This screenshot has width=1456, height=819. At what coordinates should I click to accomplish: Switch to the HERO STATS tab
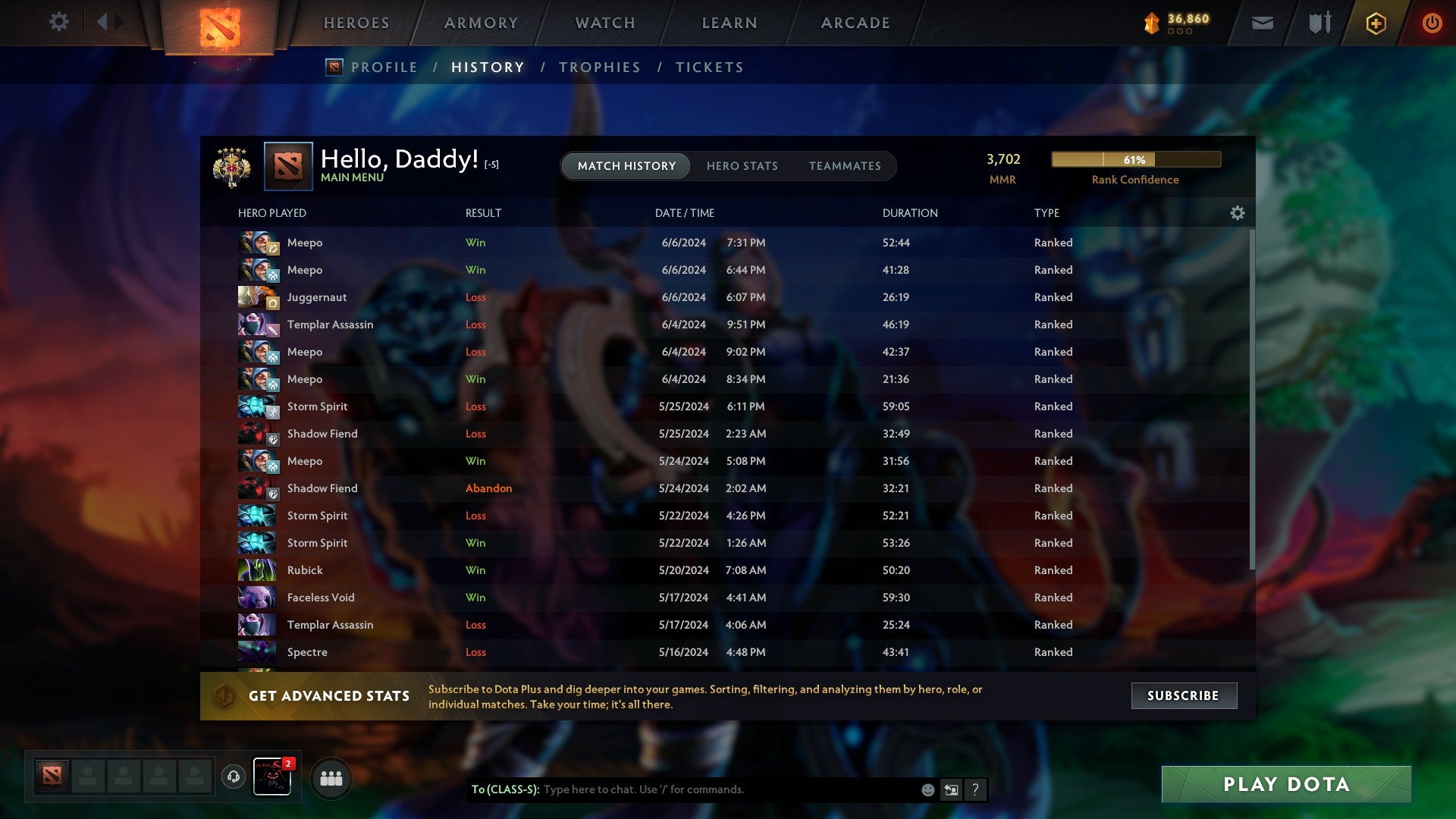tap(742, 166)
